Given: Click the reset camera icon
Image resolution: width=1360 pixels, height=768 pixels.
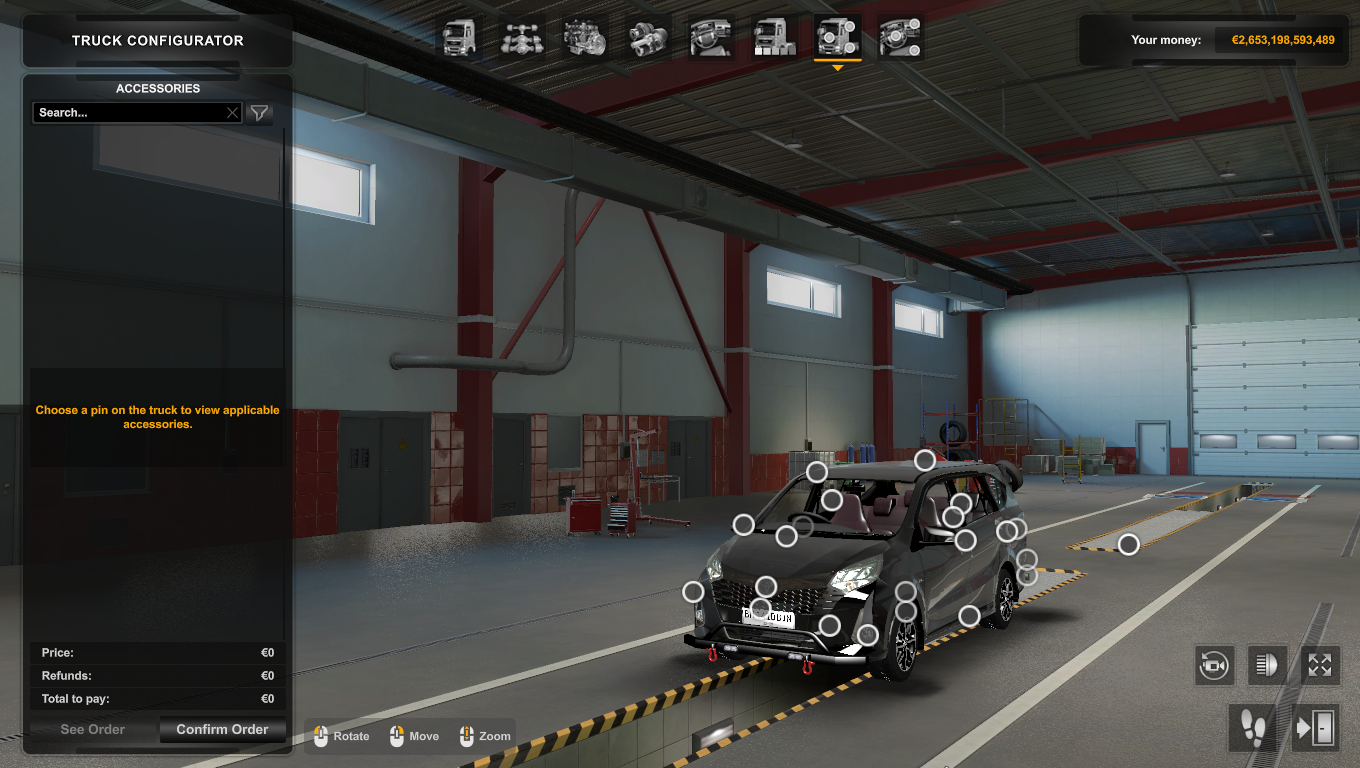Looking at the screenshot, I should pyautogui.click(x=1214, y=665).
